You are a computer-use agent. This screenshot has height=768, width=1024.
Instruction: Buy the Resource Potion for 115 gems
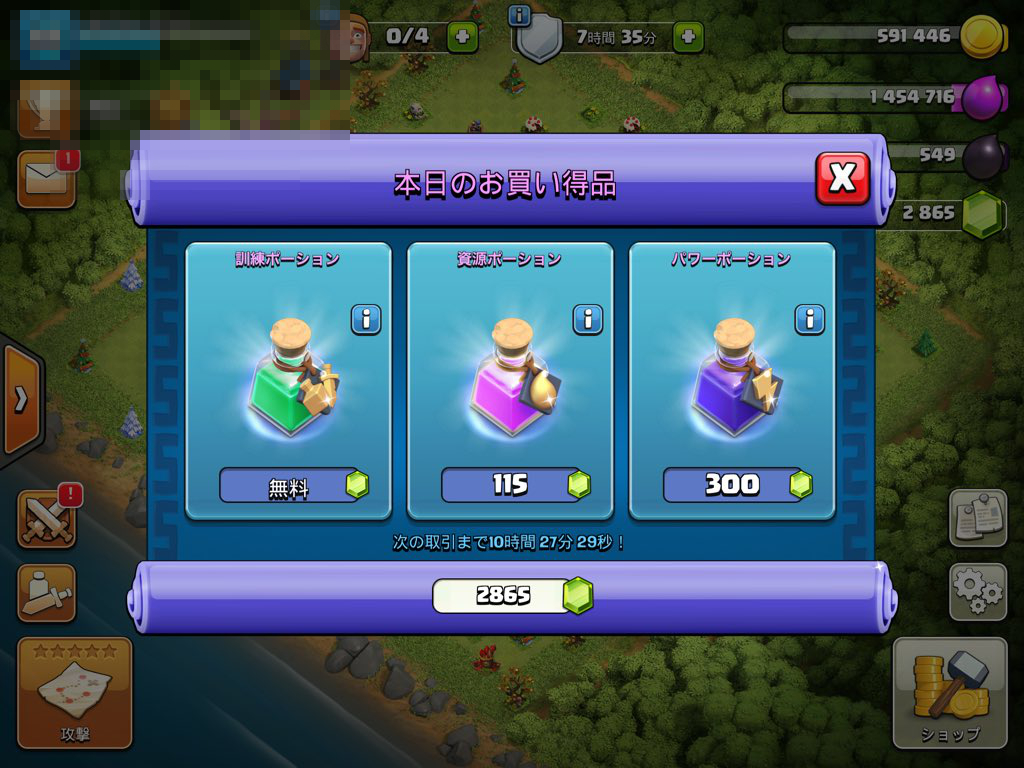(511, 486)
